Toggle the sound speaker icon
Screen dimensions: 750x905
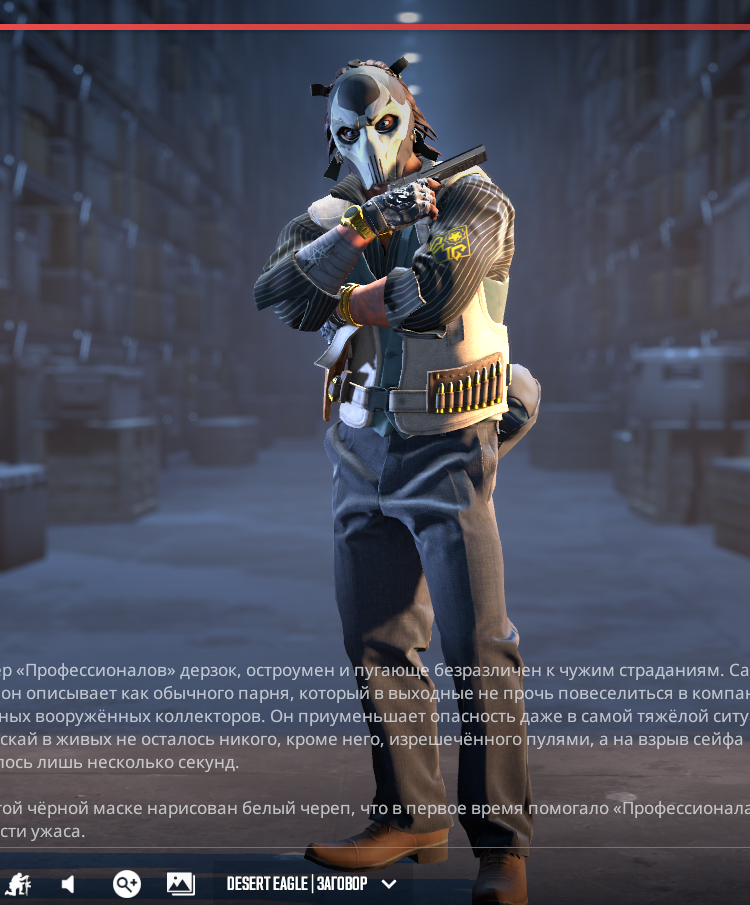click(68, 884)
